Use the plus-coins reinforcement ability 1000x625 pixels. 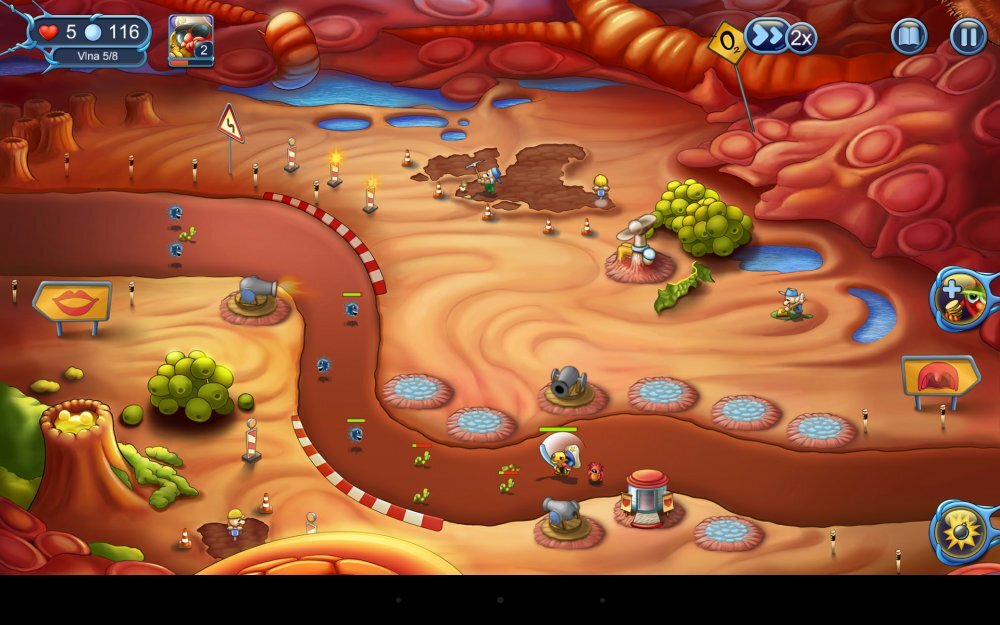[x=964, y=298]
